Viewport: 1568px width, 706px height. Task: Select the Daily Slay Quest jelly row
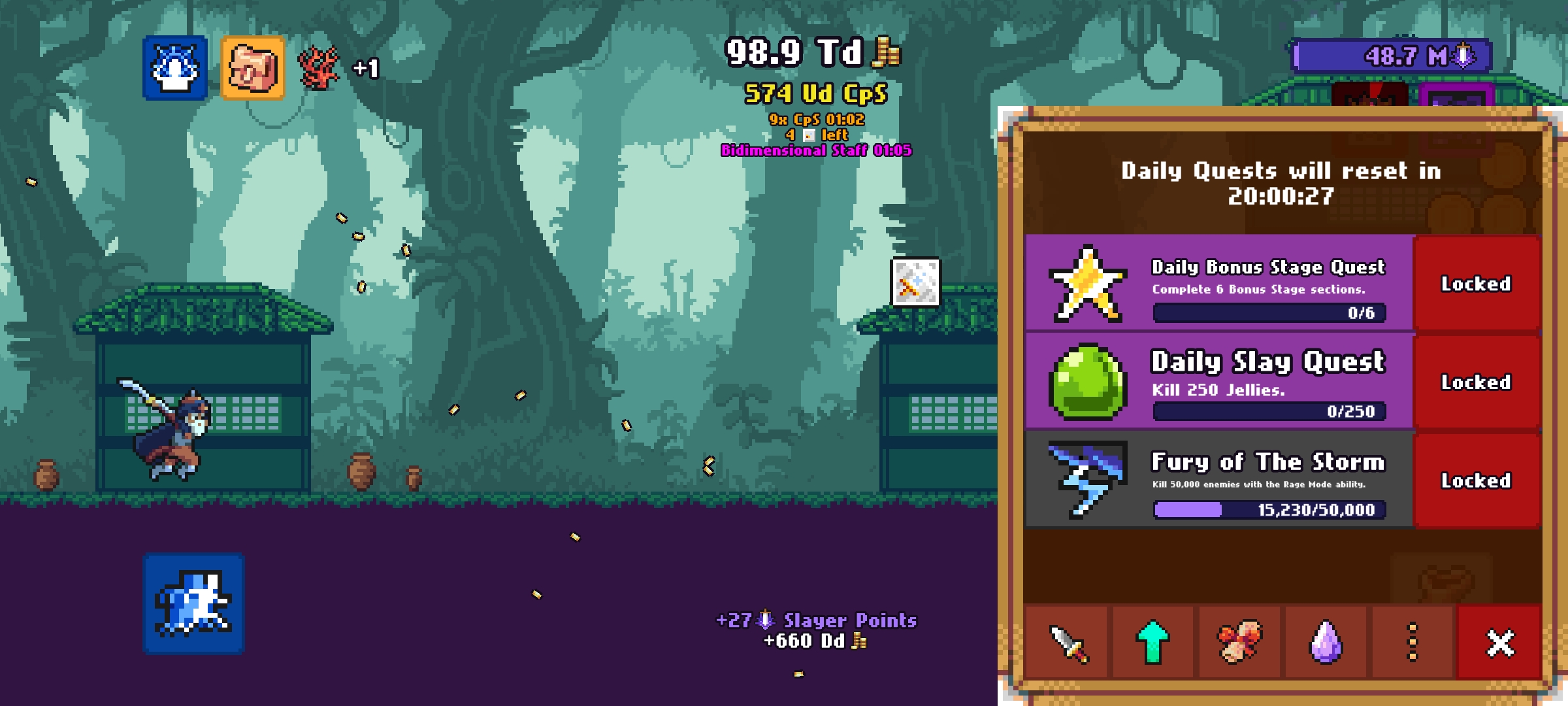(x=1219, y=382)
